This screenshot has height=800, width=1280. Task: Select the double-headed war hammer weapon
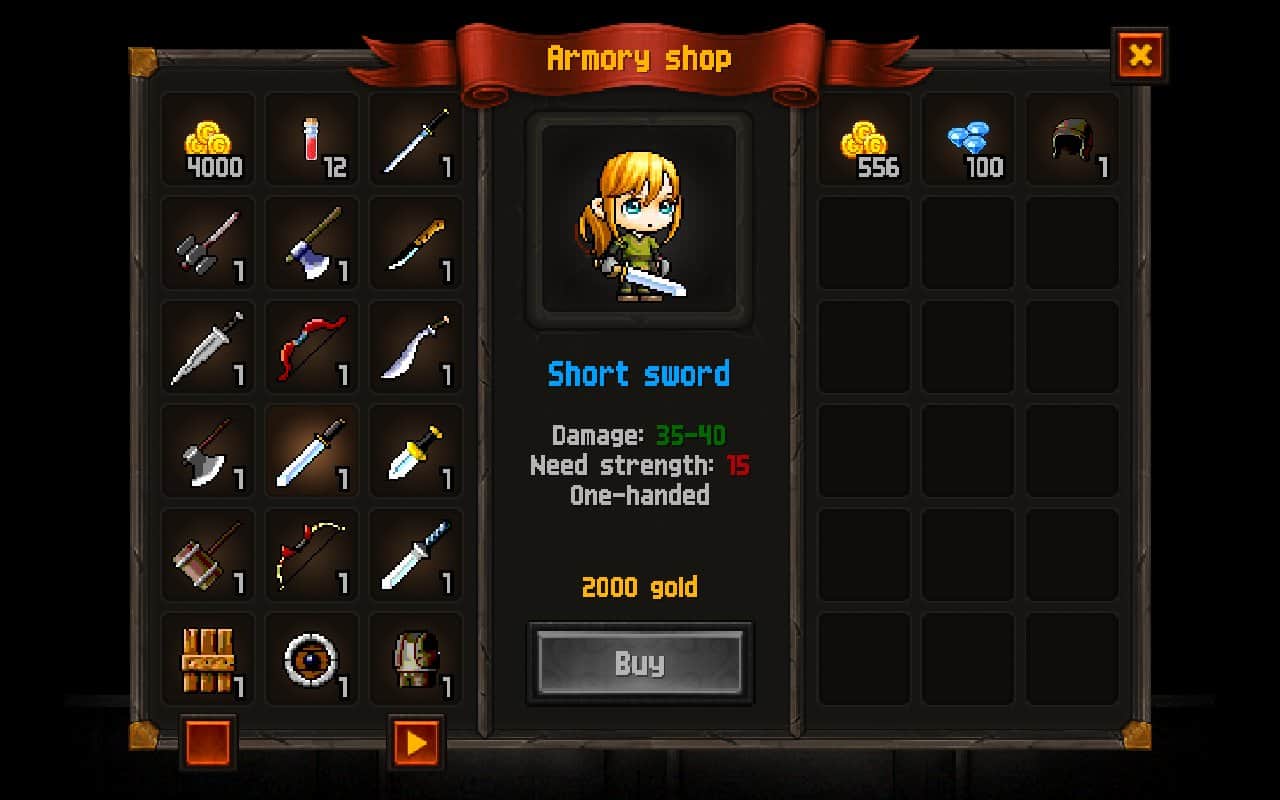[207, 243]
